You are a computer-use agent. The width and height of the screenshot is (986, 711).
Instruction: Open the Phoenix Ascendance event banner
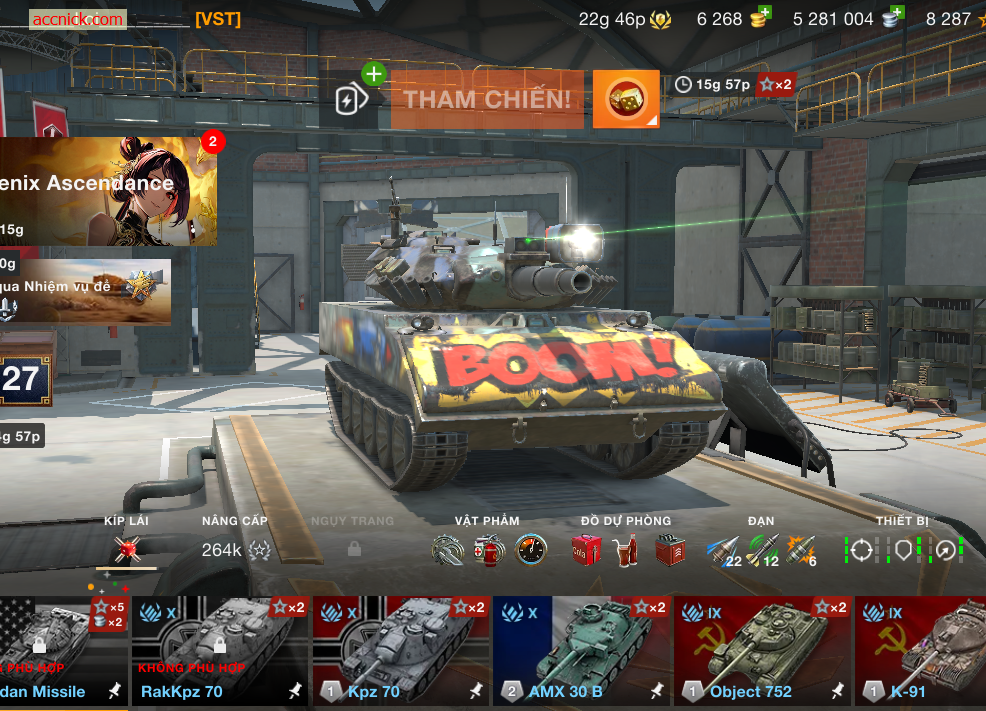106,191
